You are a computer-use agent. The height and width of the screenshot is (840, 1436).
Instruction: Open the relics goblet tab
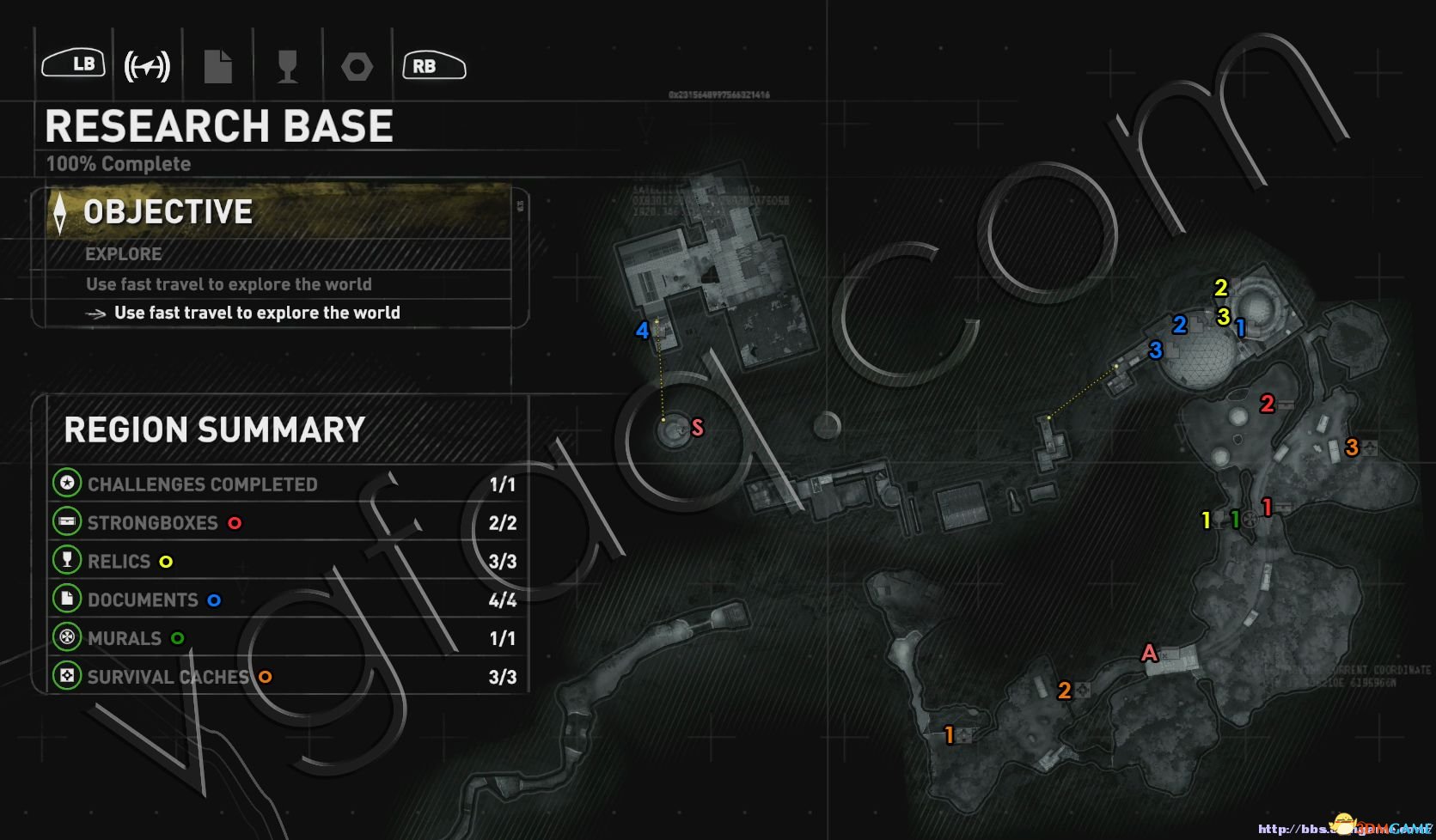(x=288, y=66)
